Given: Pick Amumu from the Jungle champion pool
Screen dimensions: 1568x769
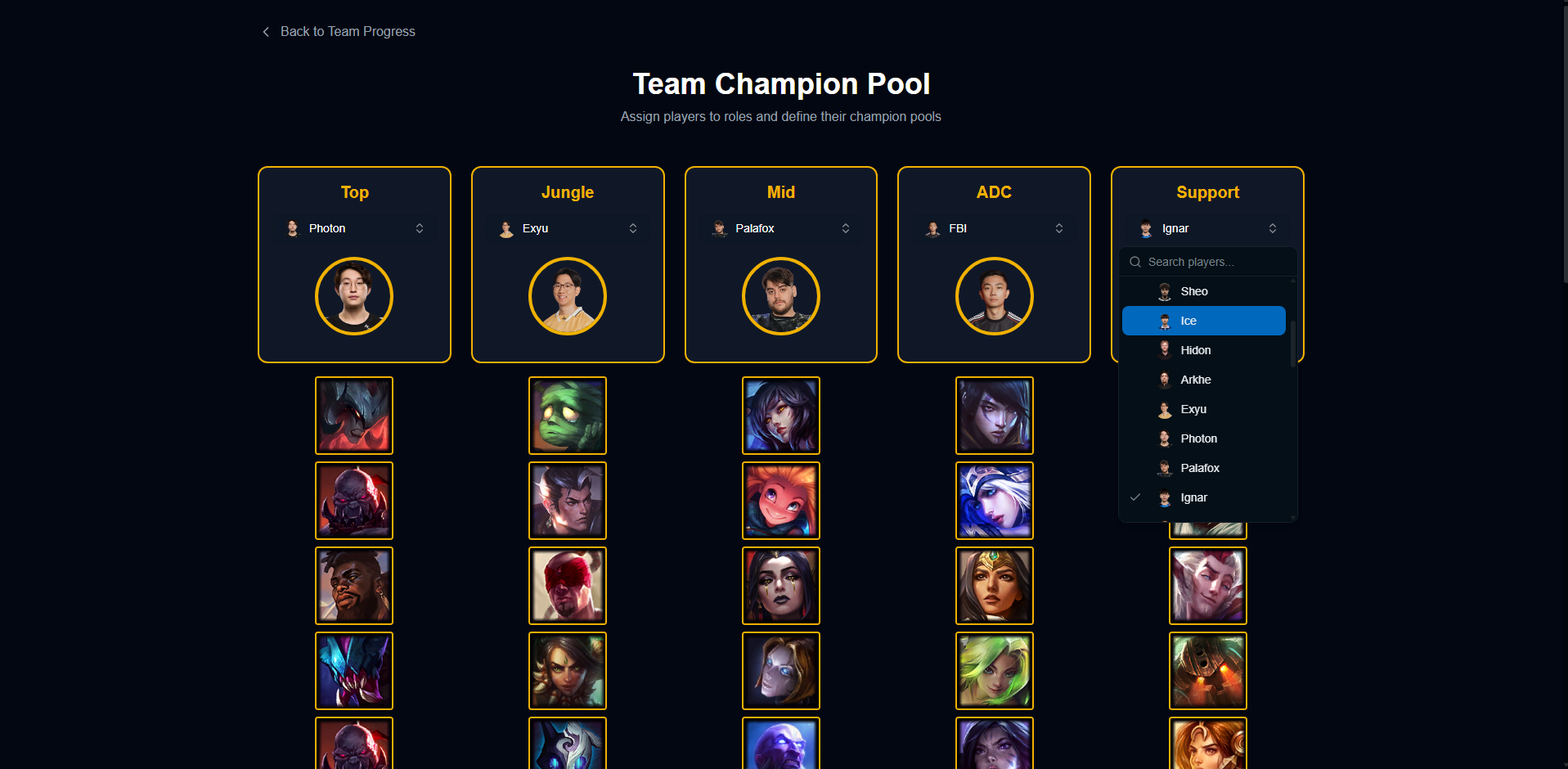Looking at the screenshot, I should 568,416.
